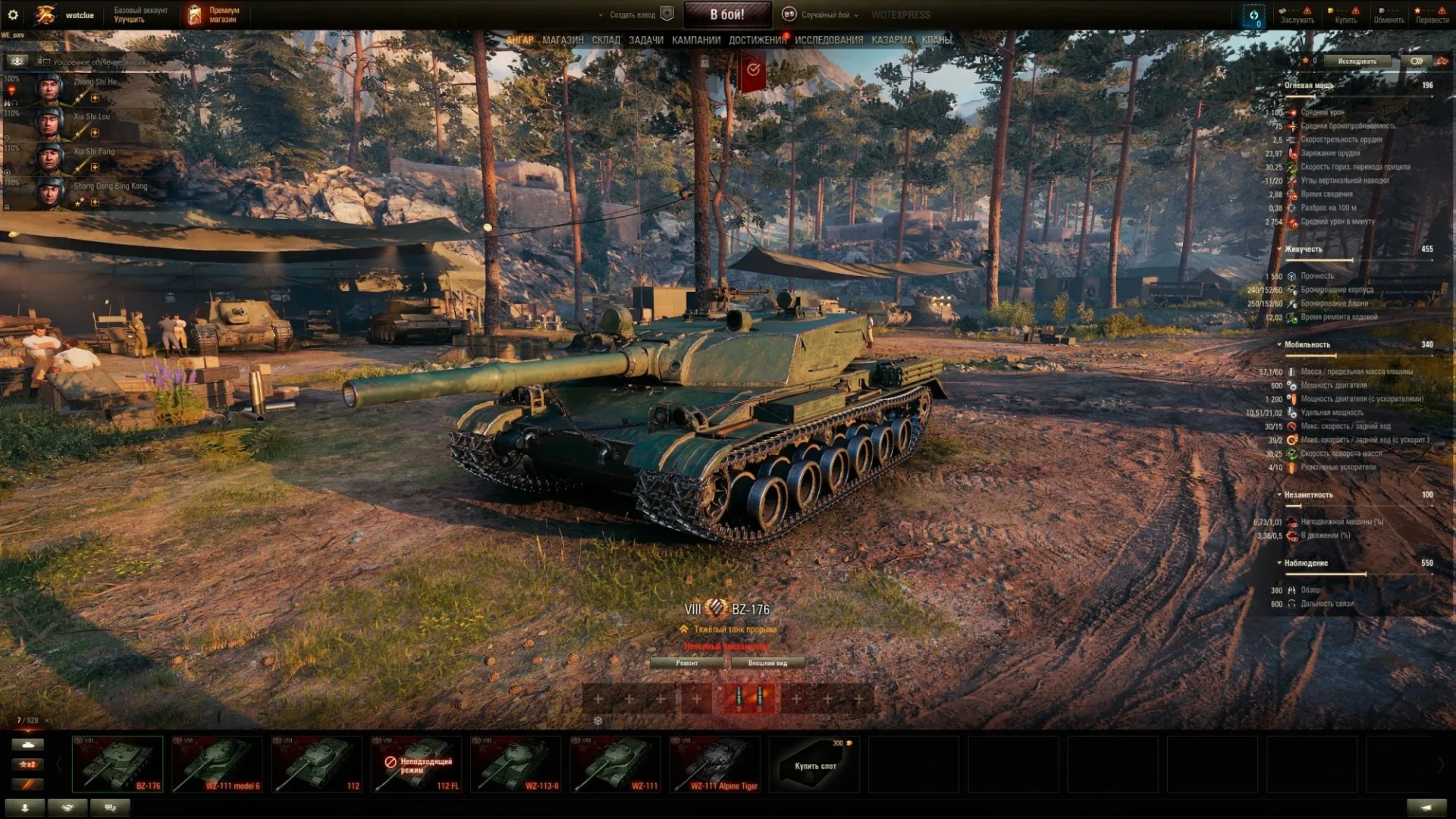
Task: Go to the Задачи tab
Action: (646, 40)
